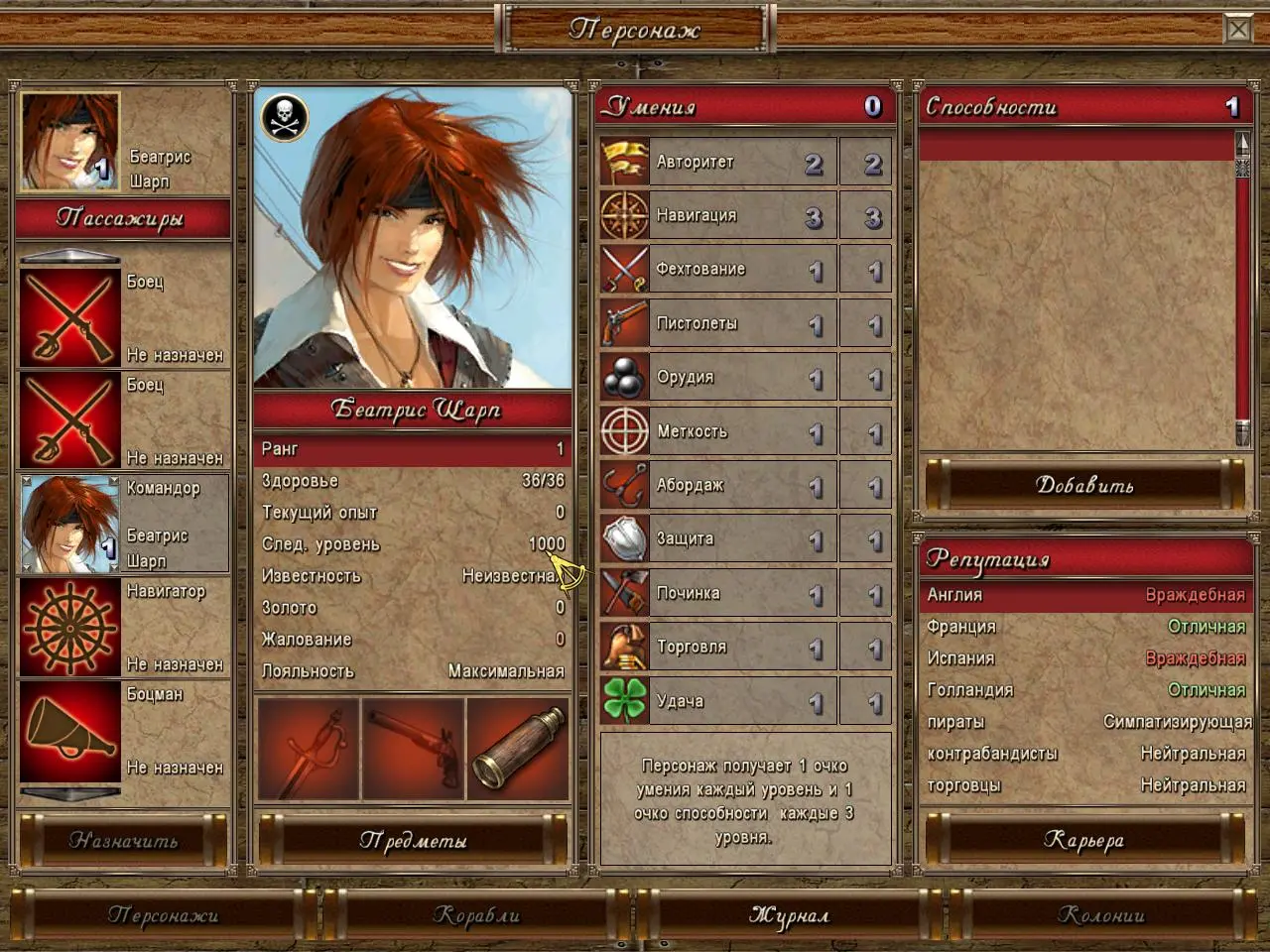
Task: Open the Журнал journal tab
Action: tap(789, 914)
